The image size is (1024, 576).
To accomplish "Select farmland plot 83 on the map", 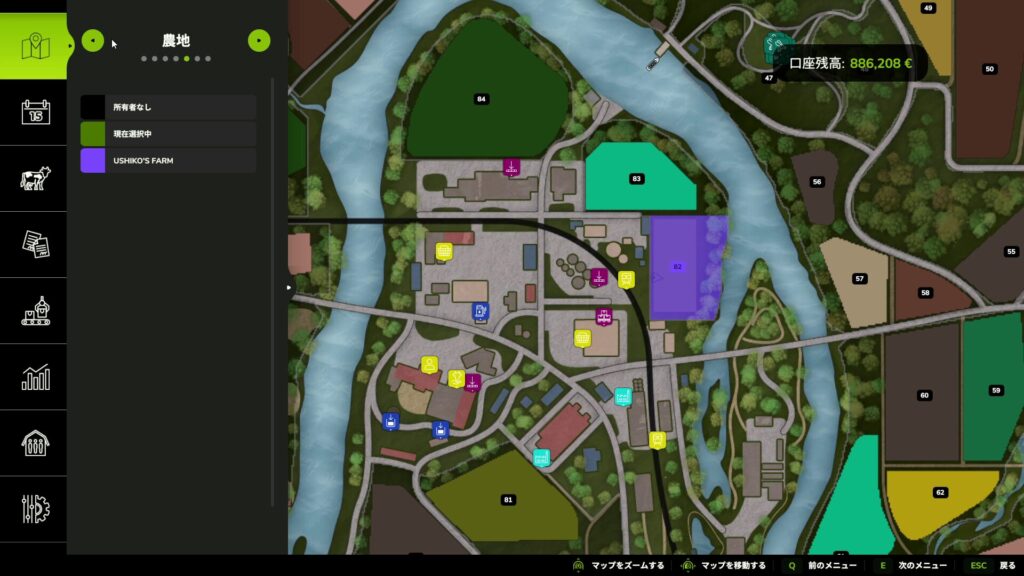I will coord(637,178).
